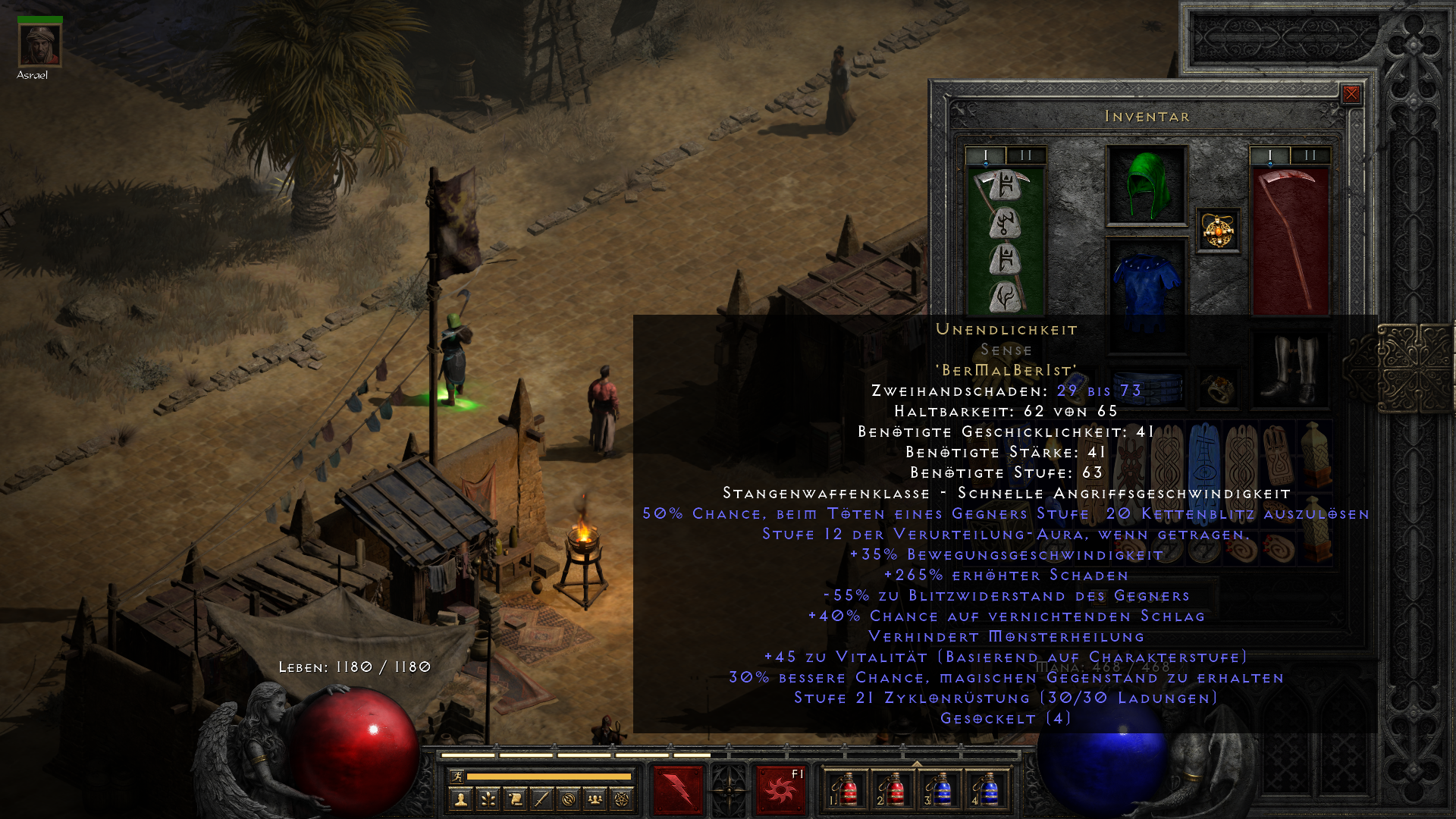The width and height of the screenshot is (1456, 819).
Task: Open the right skill F1 sun-shaped ability
Action: (781, 789)
